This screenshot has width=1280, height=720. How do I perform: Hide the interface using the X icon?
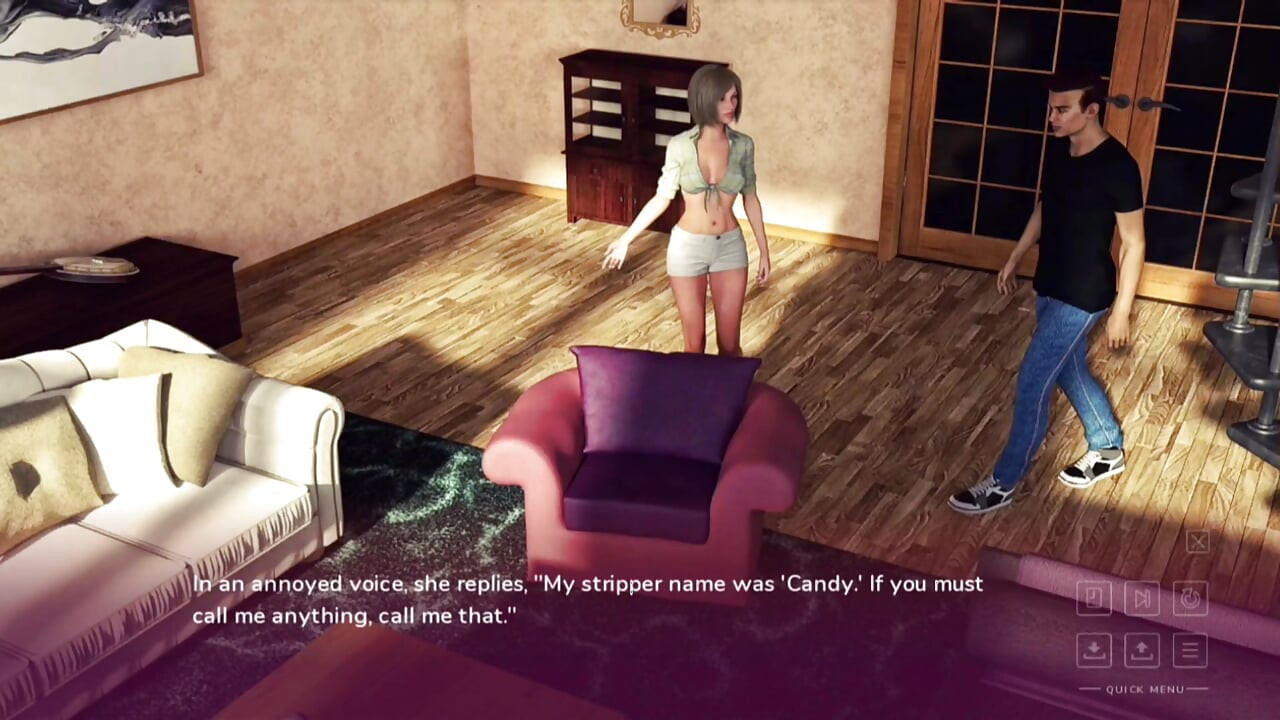coord(1197,542)
